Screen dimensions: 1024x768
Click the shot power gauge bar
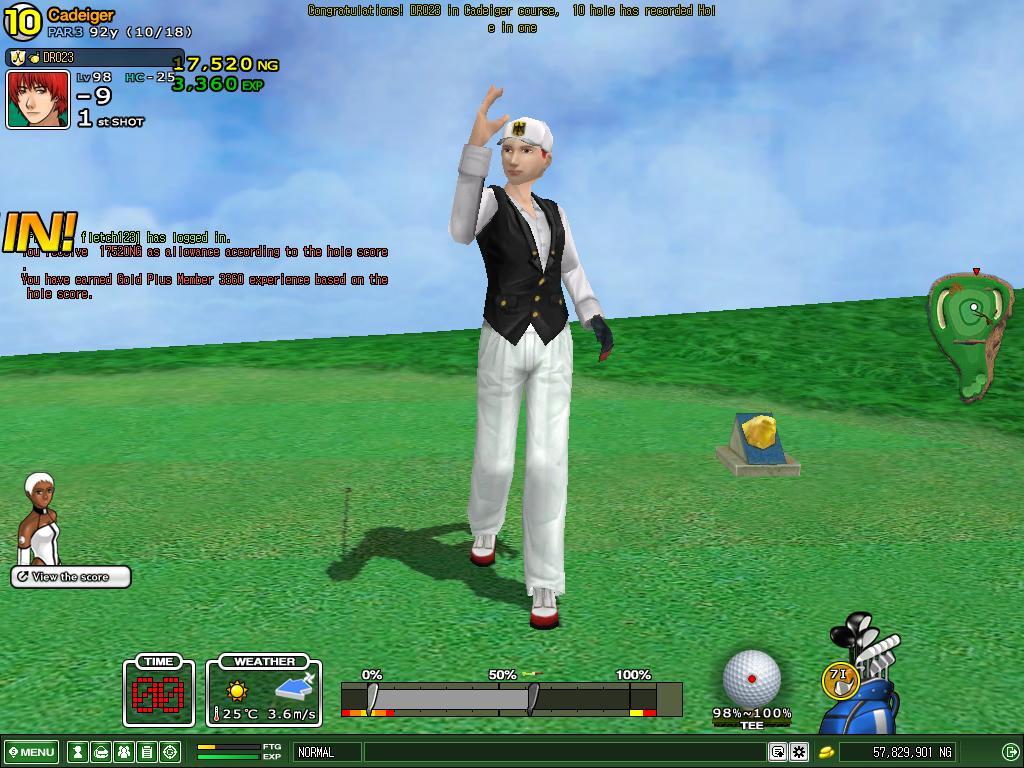(x=510, y=698)
